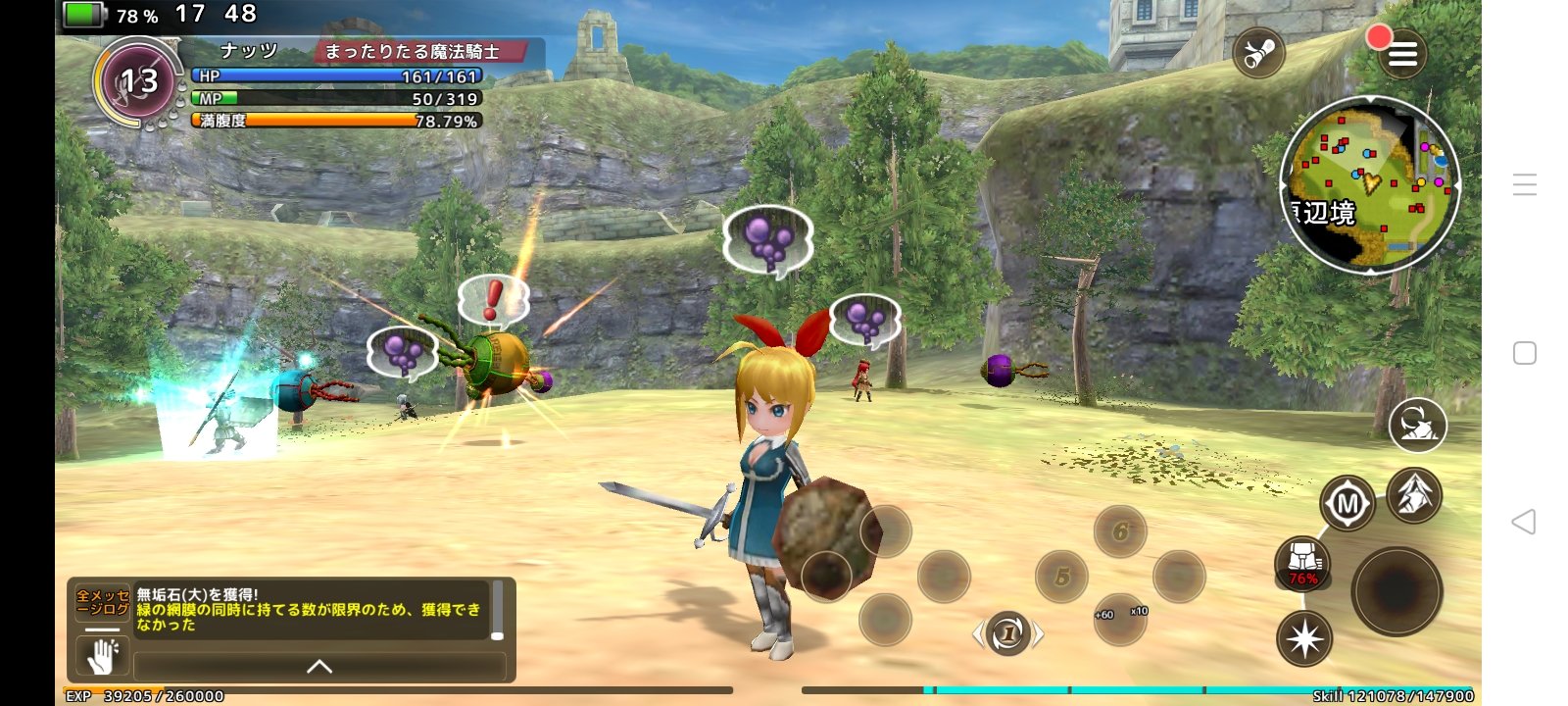This screenshot has height=706, width=1568.
Task: Open the hamburger main menu
Action: [1402, 55]
